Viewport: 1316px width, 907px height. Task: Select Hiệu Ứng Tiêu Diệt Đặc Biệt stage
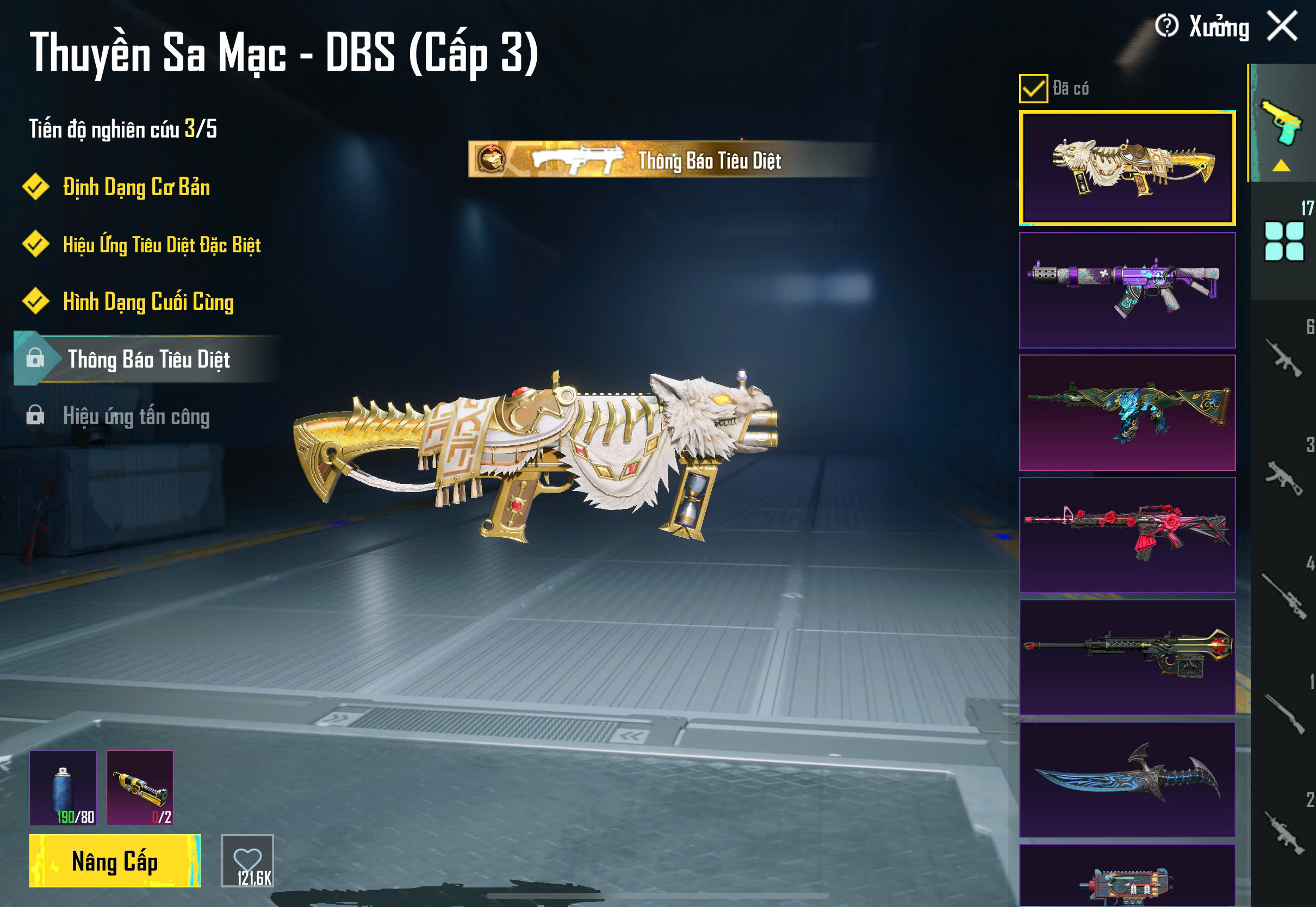[162, 245]
